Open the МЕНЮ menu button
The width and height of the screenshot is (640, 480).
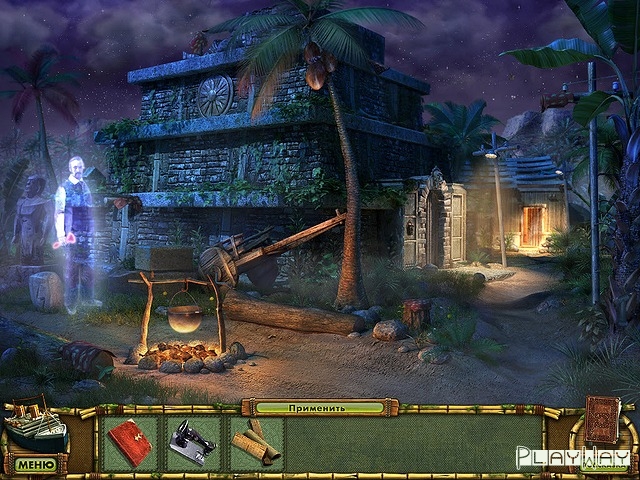35,464
